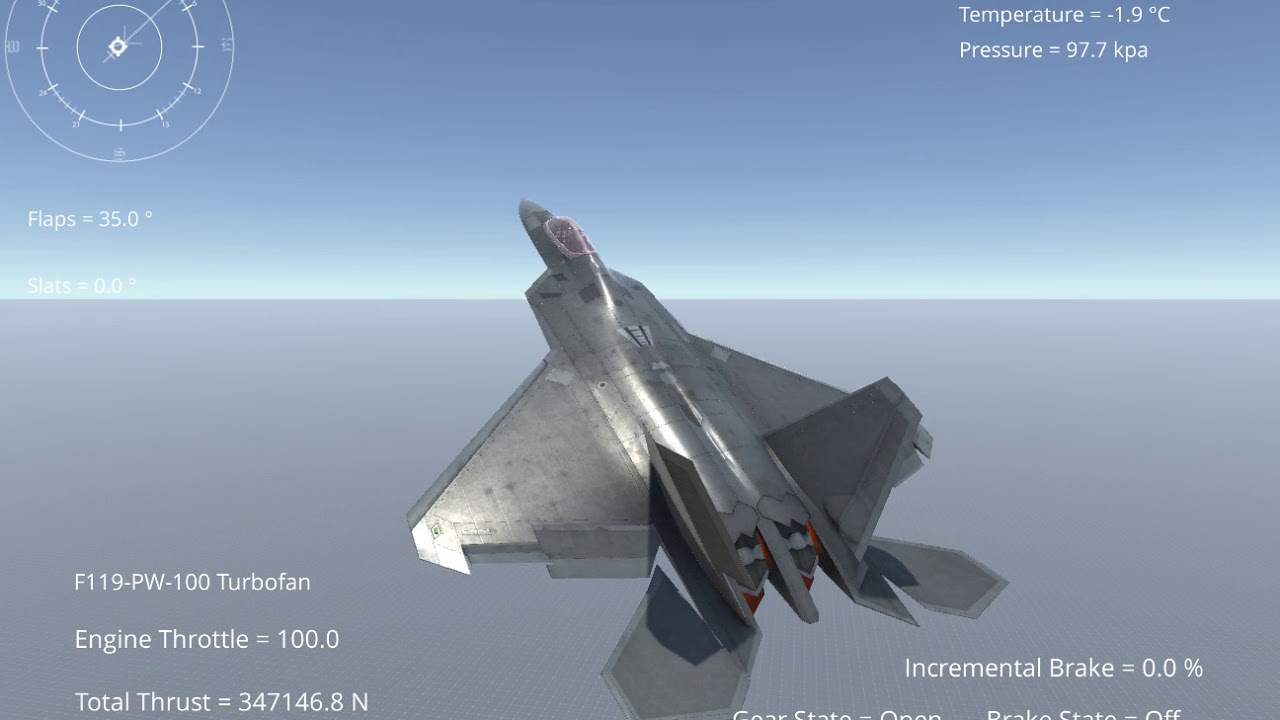Select the South indicator on the compass rose
The image size is (1280, 720).
(x=119, y=152)
